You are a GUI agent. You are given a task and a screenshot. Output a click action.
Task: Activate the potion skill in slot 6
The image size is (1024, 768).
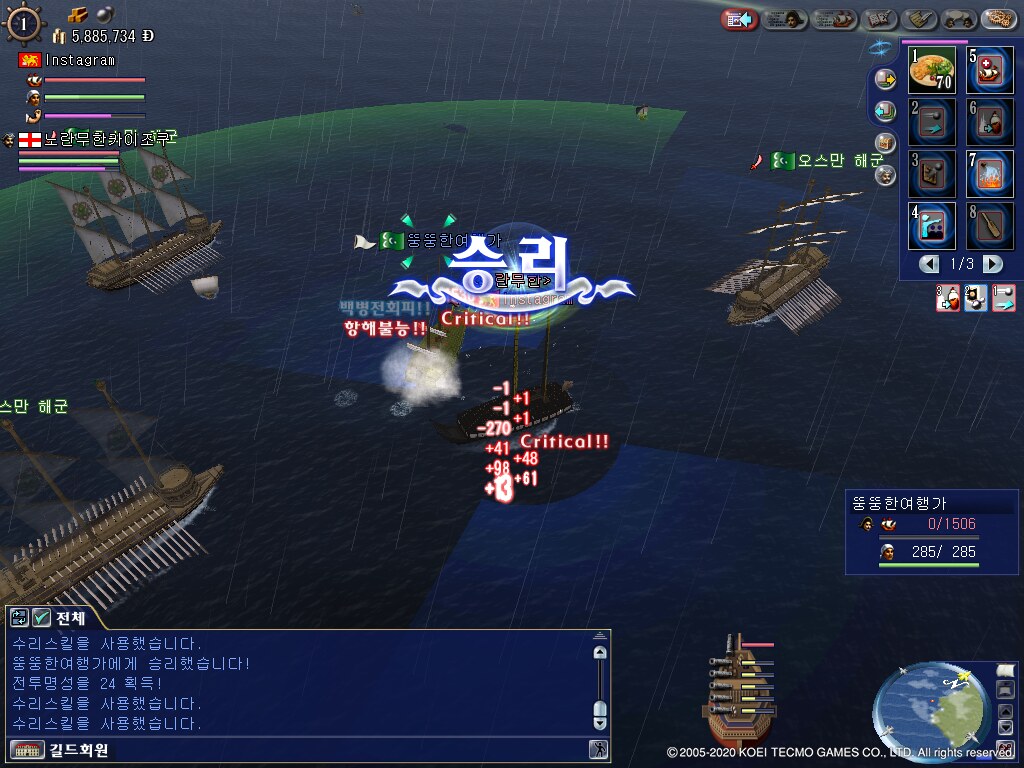coord(990,122)
